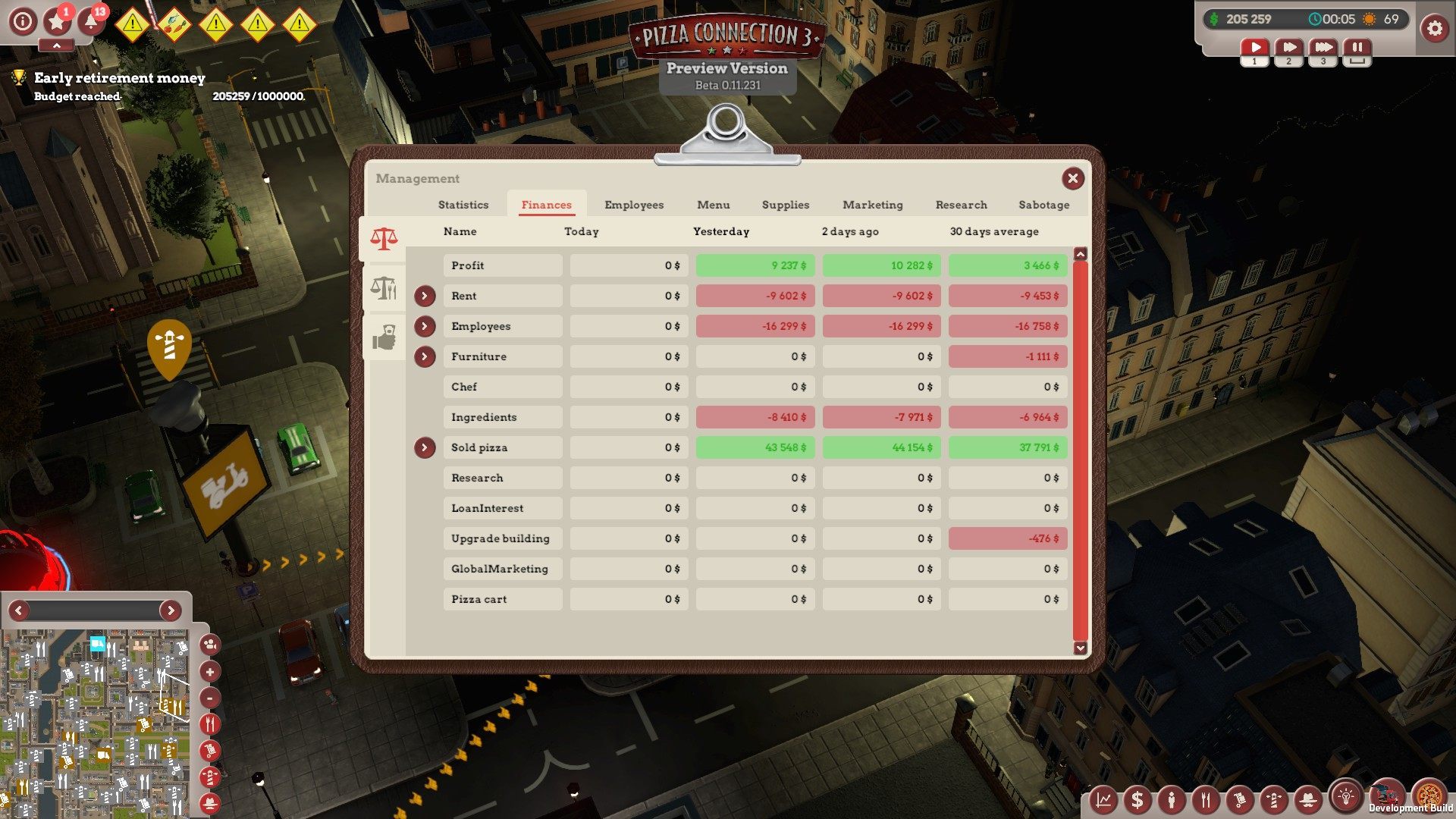
Task: Open the spy-hat Sabotage icon at bottom
Action: click(1308, 799)
